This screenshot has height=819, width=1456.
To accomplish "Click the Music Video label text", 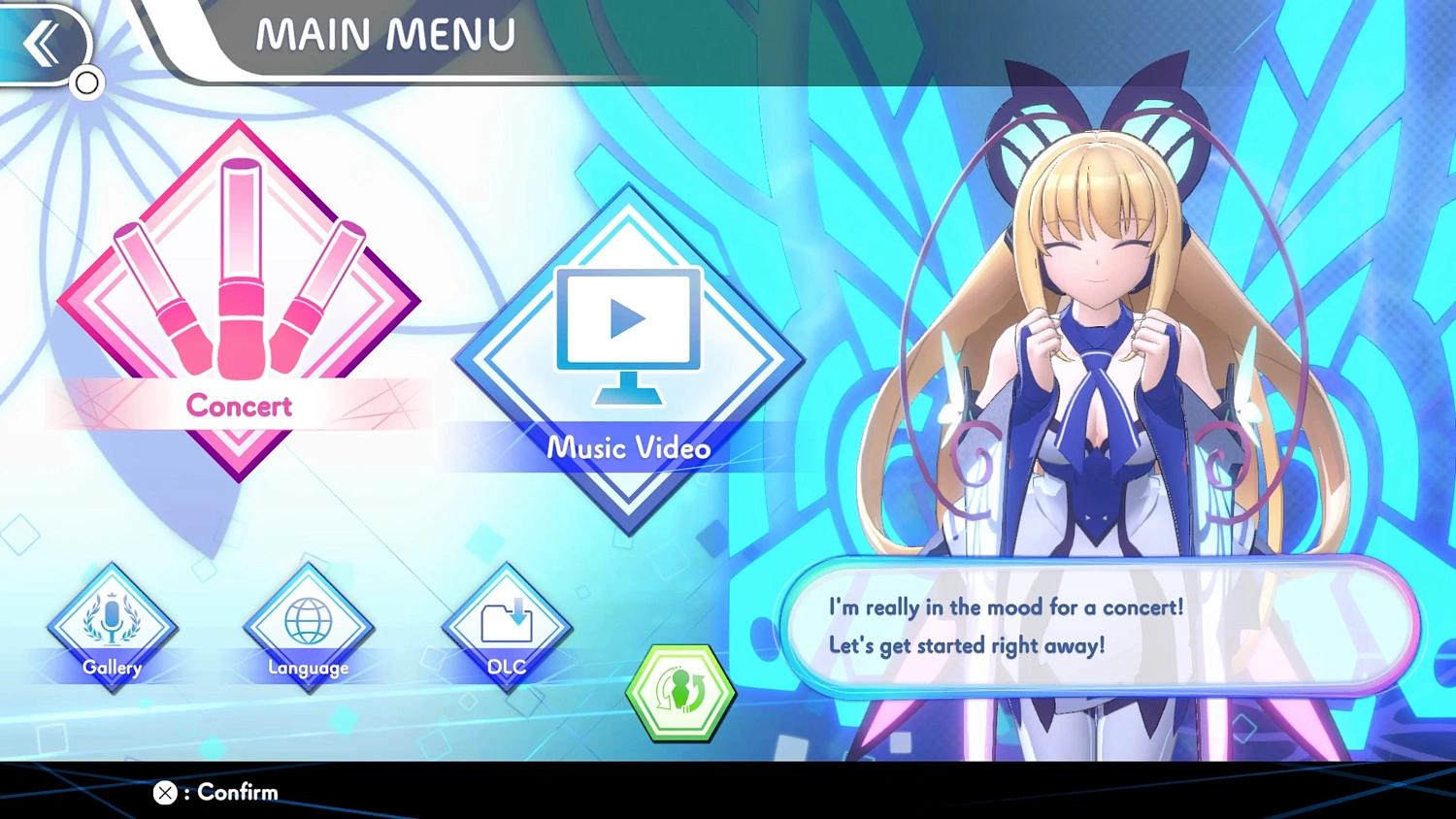I will pyautogui.click(x=628, y=448).
